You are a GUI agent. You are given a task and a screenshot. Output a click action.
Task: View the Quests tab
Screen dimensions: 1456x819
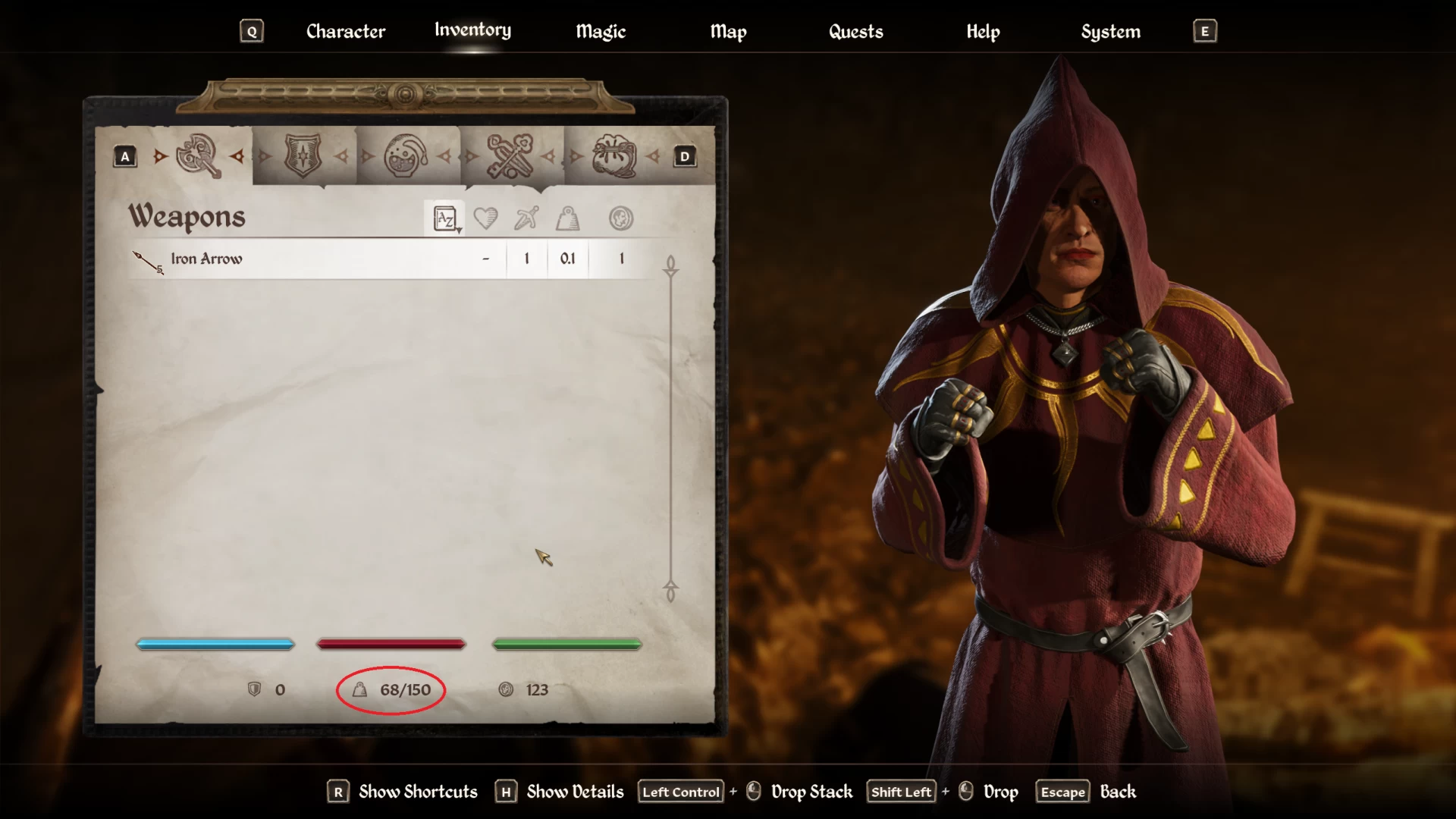pyautogui.click(x=855, y=32)
